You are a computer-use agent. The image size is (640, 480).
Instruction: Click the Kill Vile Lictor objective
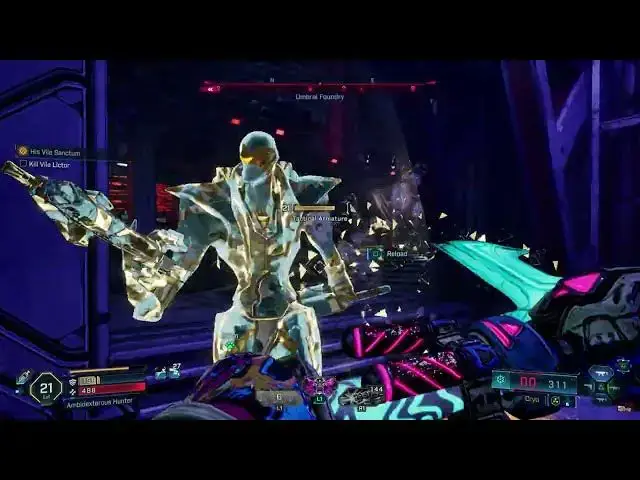click(49, 162)
